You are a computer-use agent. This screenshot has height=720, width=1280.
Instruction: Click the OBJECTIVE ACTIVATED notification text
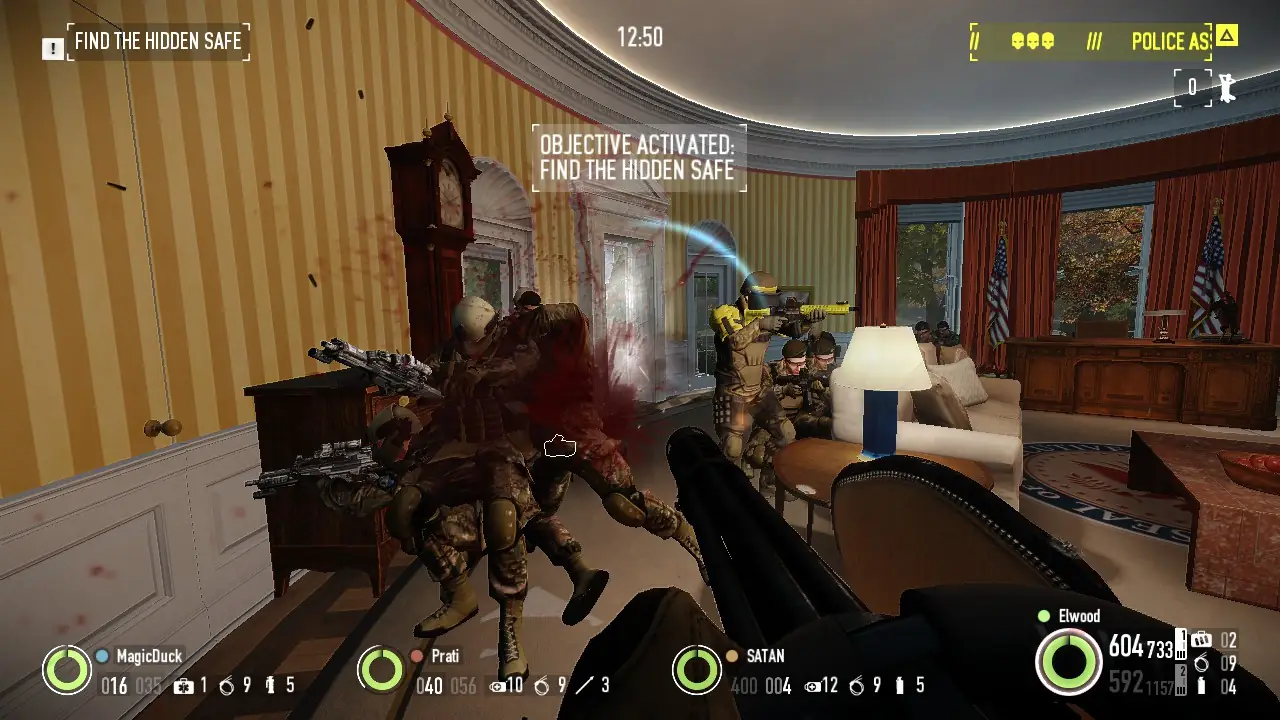click(638, 157)
